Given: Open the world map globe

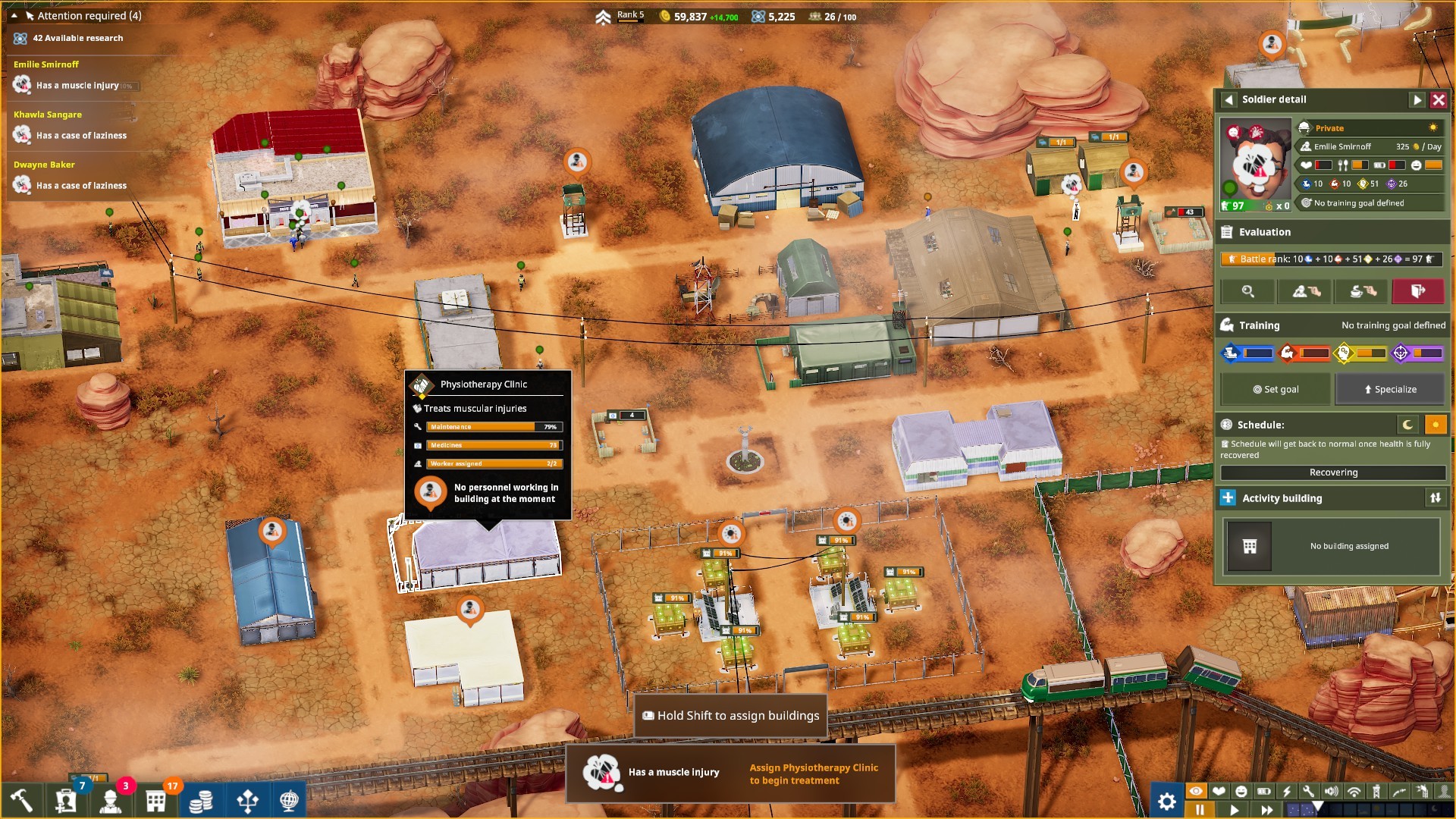Looking at the screenshot, I should coord(292,800).
